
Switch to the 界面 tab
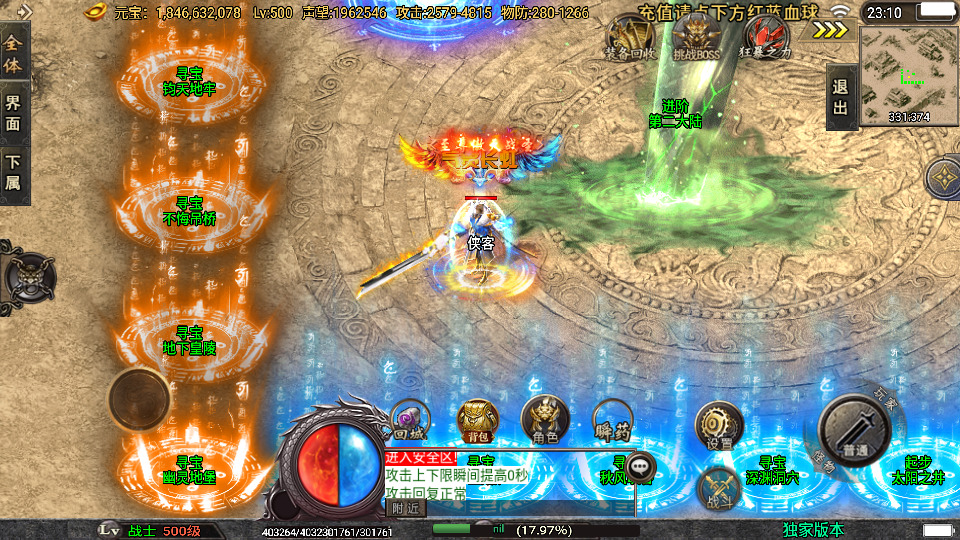click(13, 112)
